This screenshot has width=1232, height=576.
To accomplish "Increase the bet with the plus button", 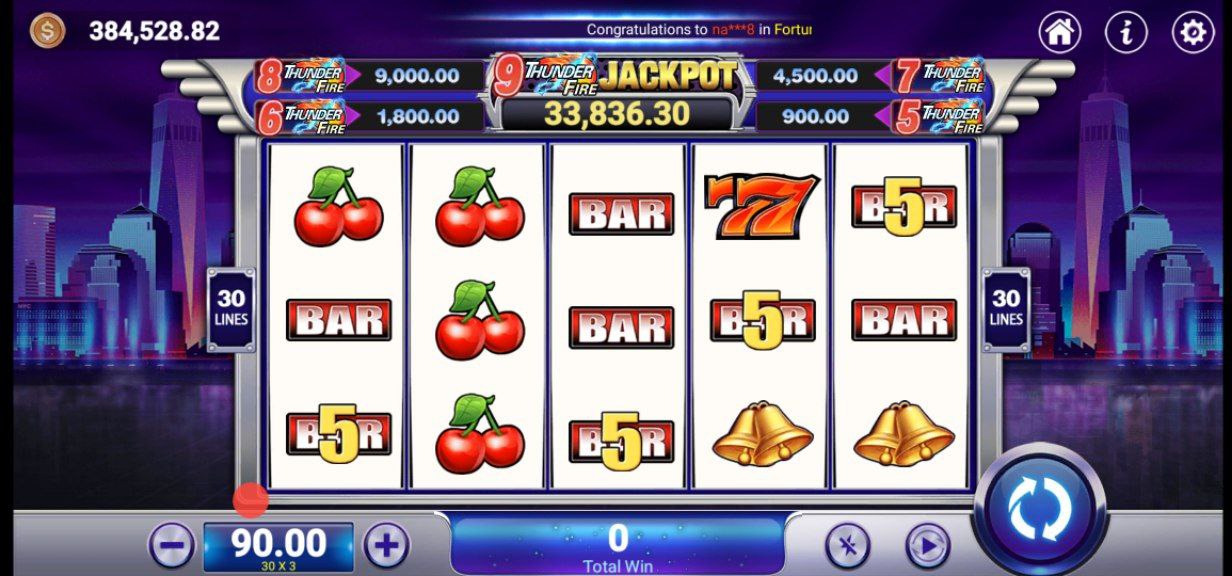I will (x=386, y=546).
